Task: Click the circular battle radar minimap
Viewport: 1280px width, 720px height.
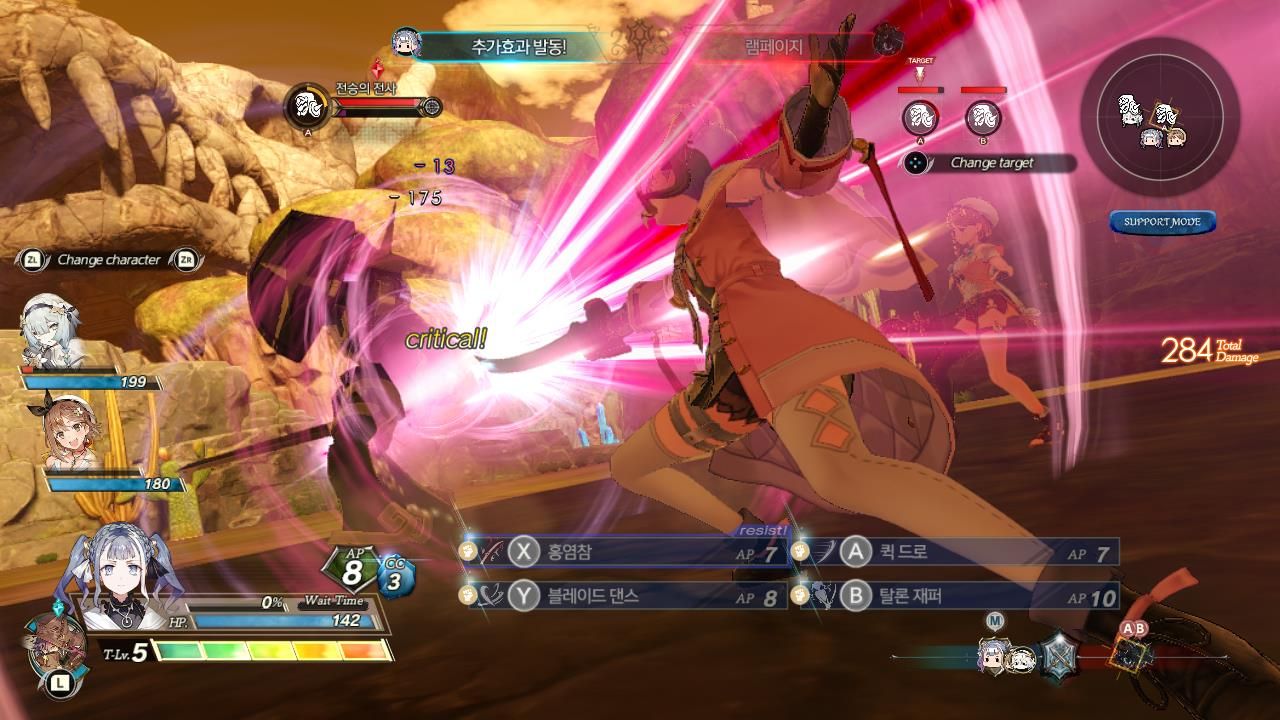Action: [1159, 117]
